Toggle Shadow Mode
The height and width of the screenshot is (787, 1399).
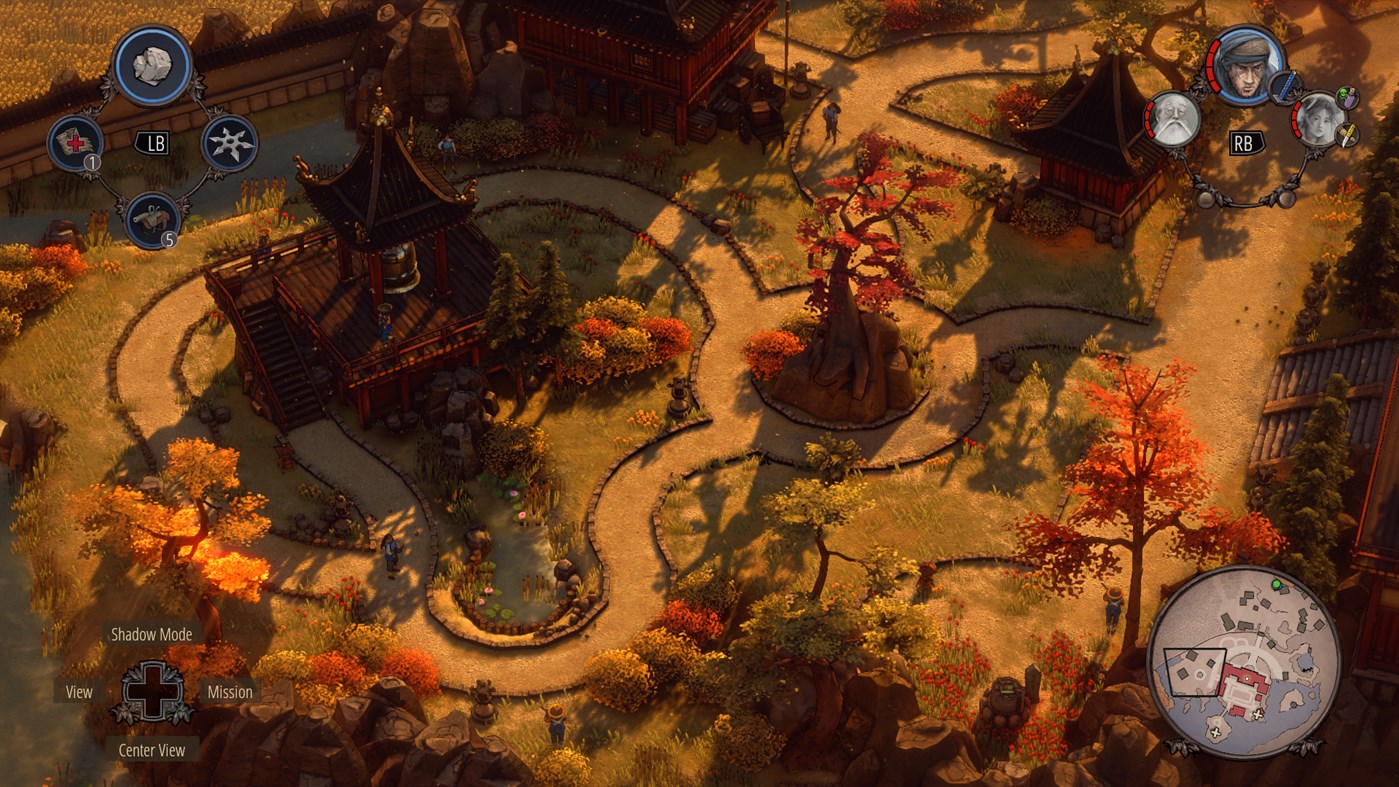coord(152,634)
